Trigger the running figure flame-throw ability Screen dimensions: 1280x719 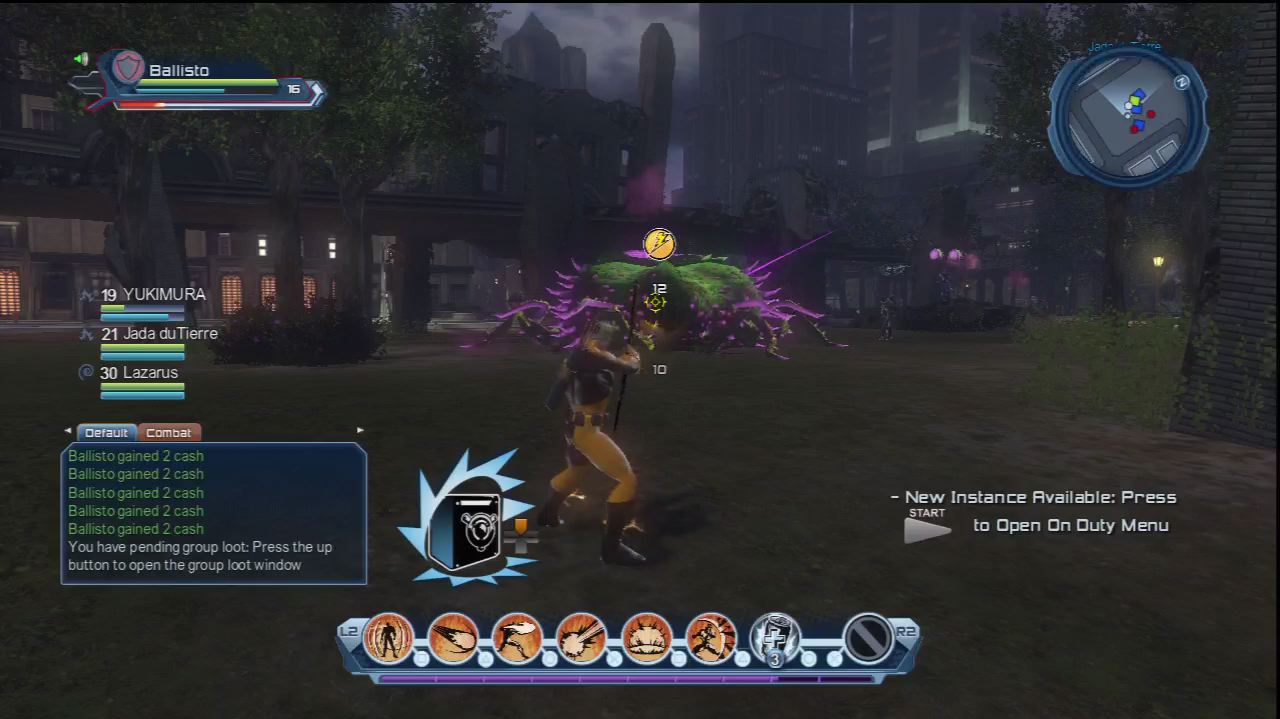point(517,637)
